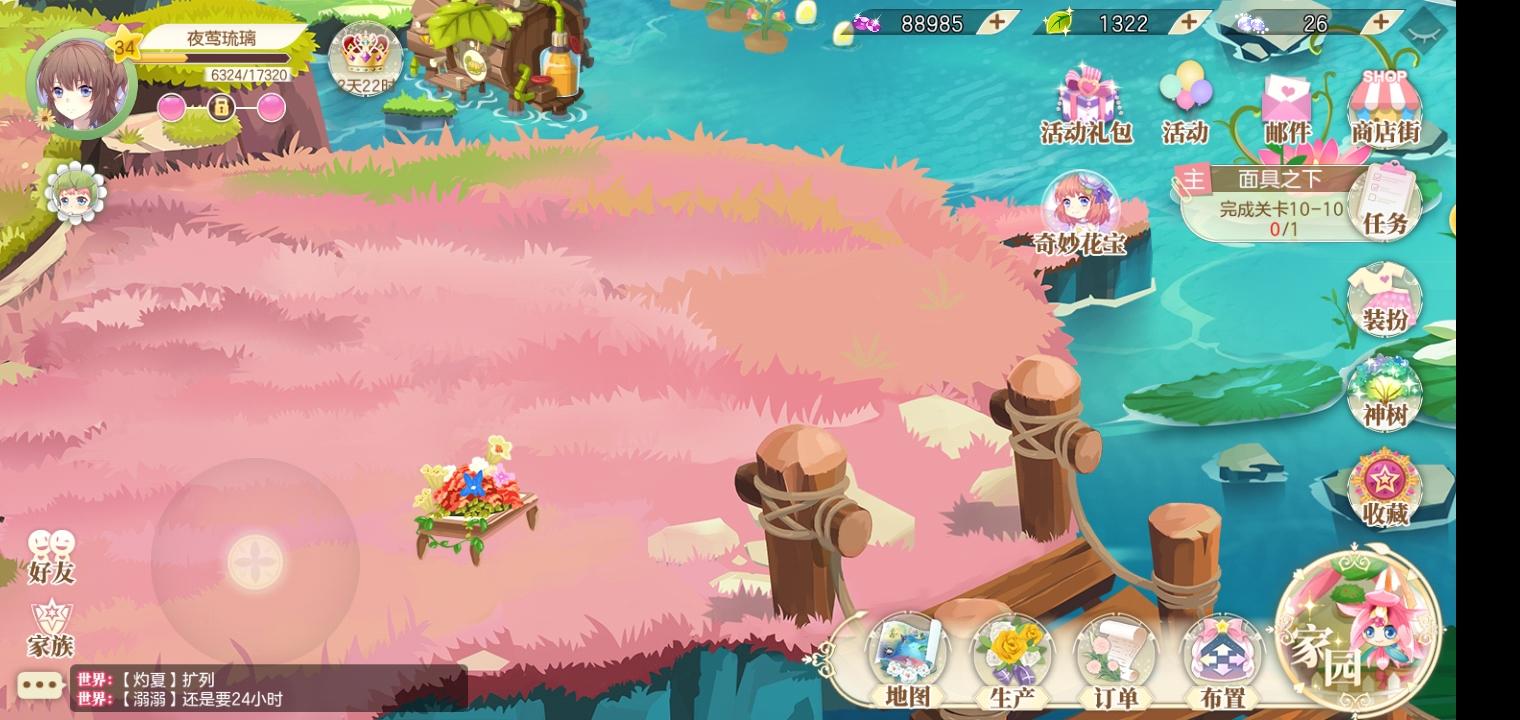Add more gems via the purple currency plus
Viewport: 1520px width, 720px height.
click(x=997, y=23)
